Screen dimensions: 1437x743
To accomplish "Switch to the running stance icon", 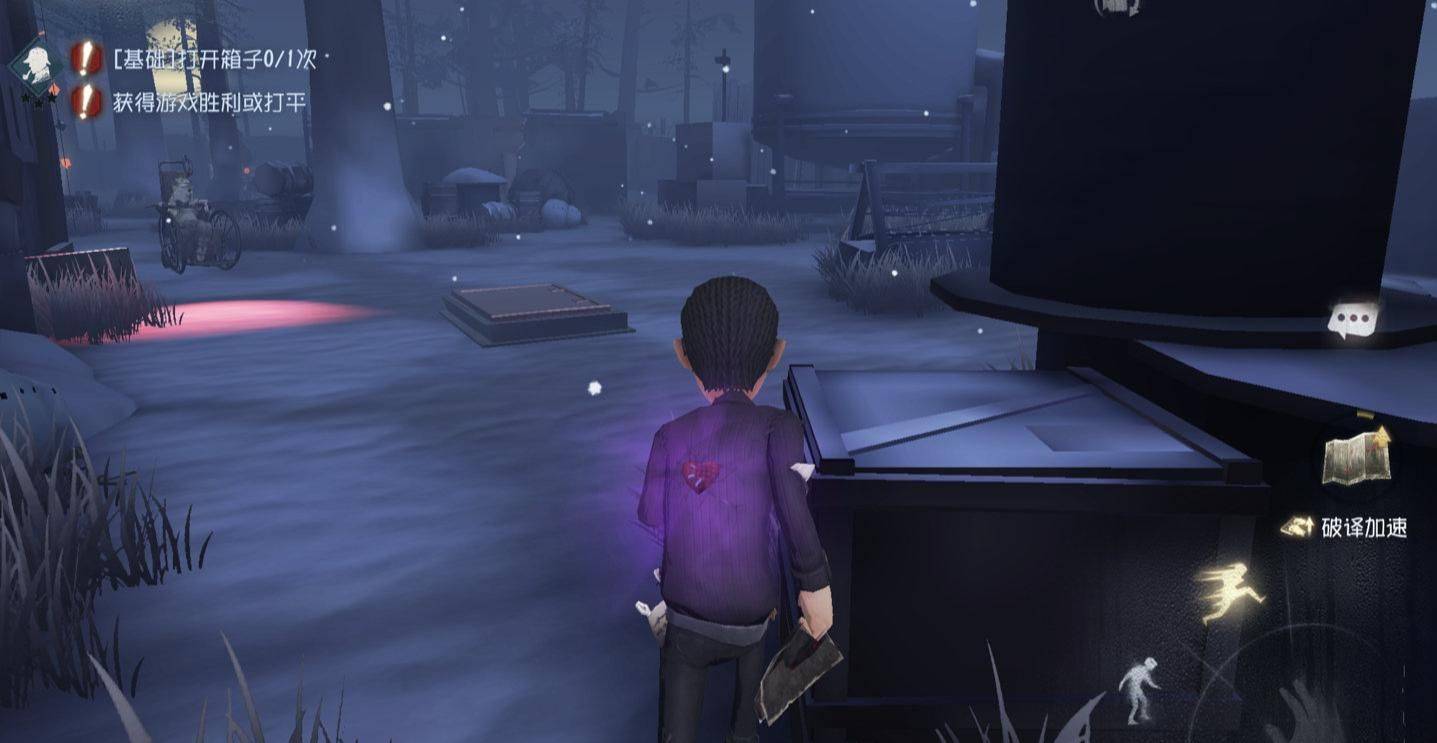I will pos(1229,590).
